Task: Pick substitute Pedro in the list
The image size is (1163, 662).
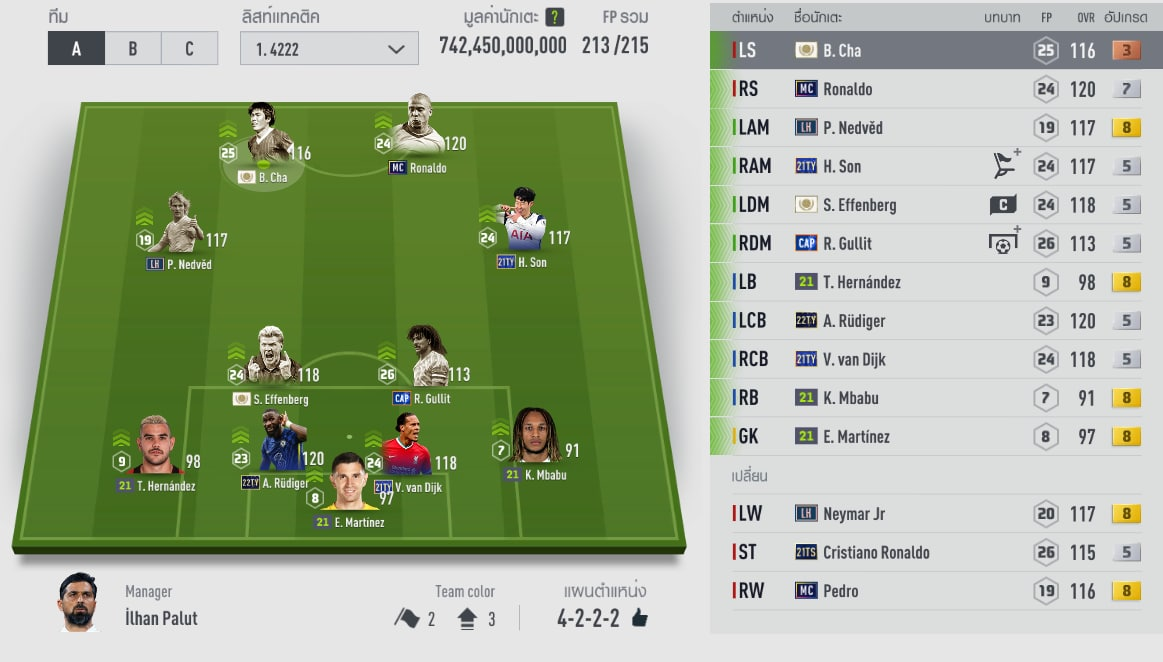Action: pyautogui.click(x=935, y=591)
